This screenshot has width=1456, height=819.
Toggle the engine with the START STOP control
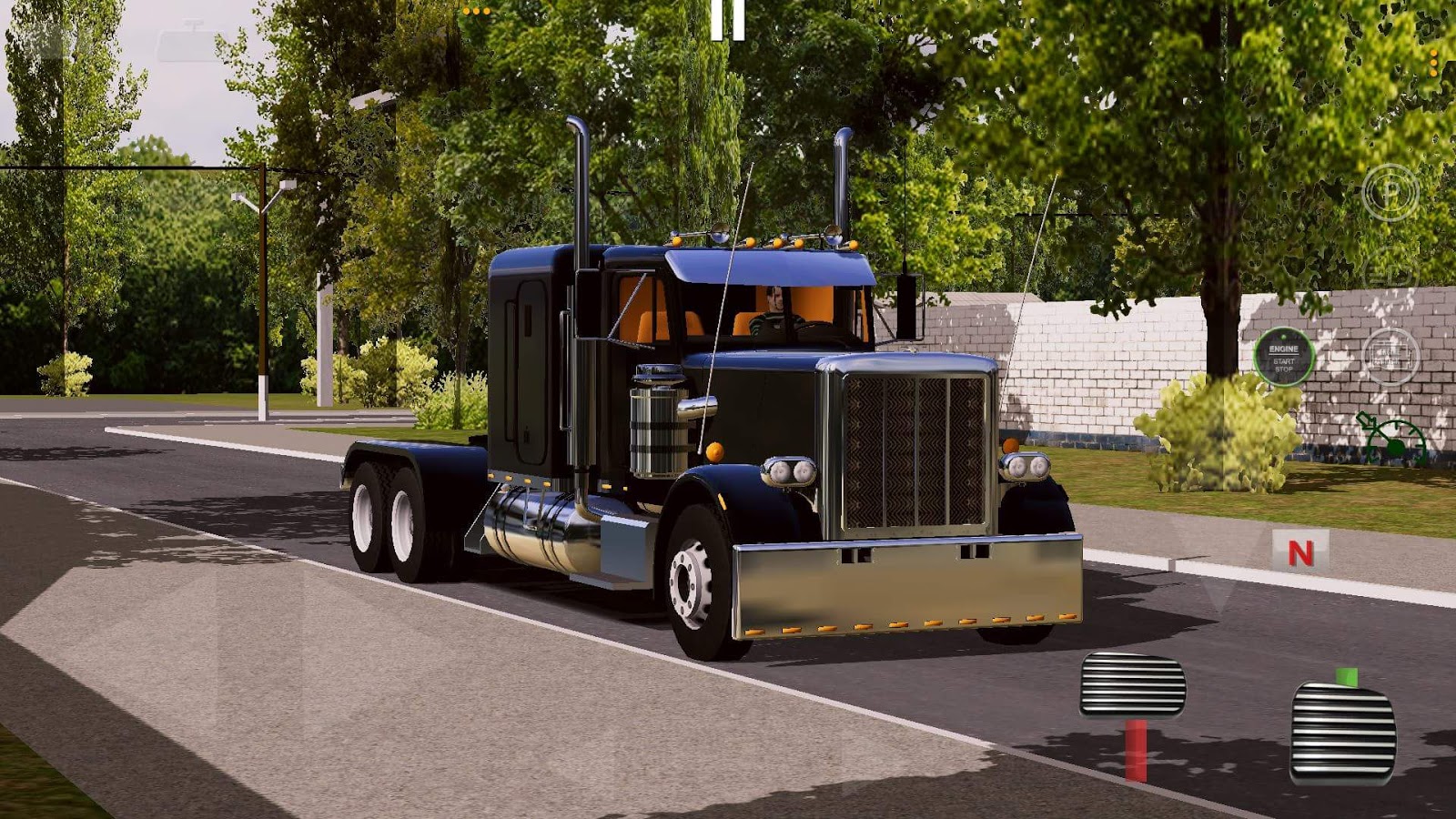click(x=1281, y=357)
